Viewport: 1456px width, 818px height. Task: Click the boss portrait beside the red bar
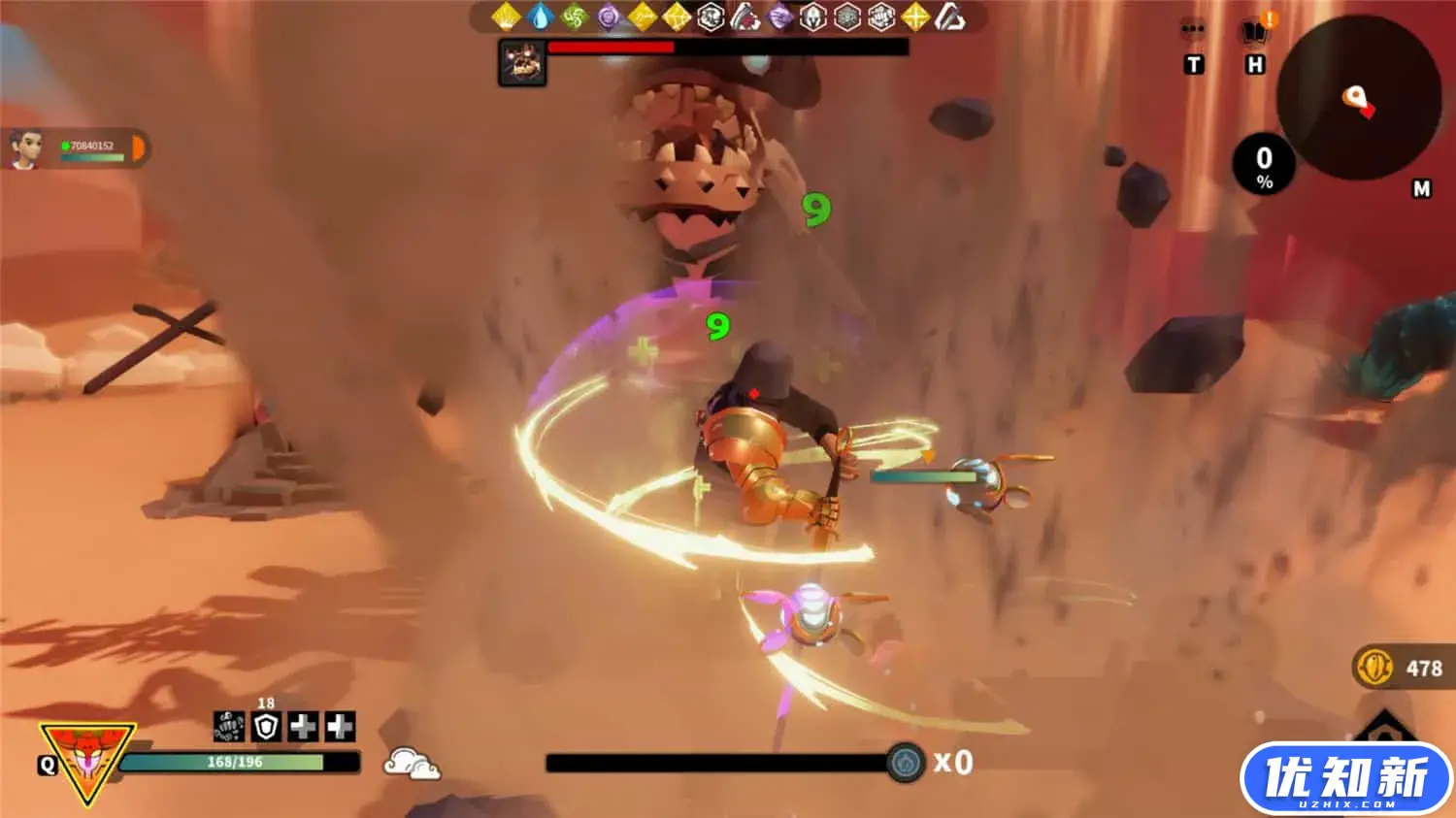tap(522, 62)
